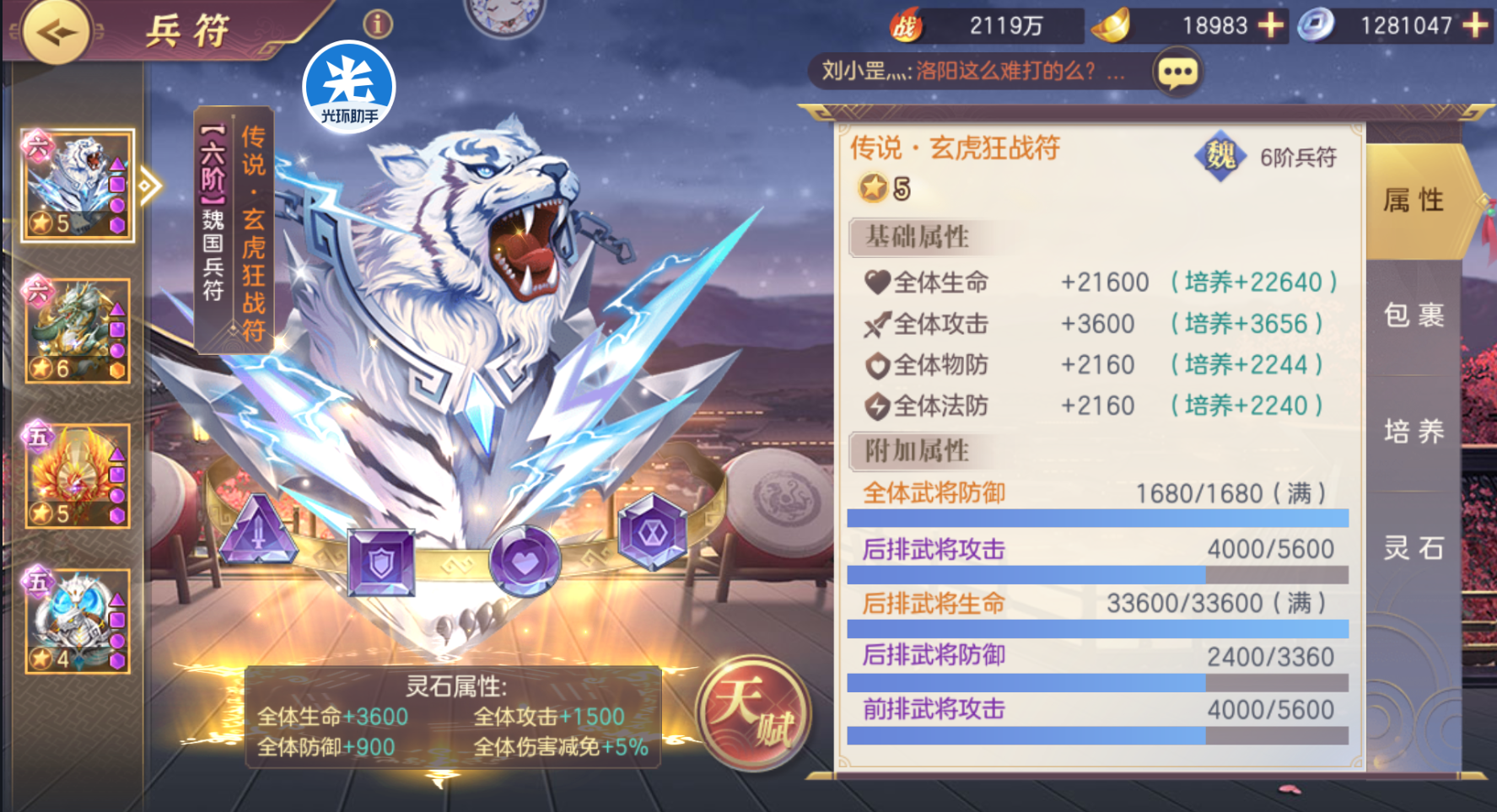Select the white tiger talisman thumbnail
Screen dimensions: 1497x812
[77, 186]
